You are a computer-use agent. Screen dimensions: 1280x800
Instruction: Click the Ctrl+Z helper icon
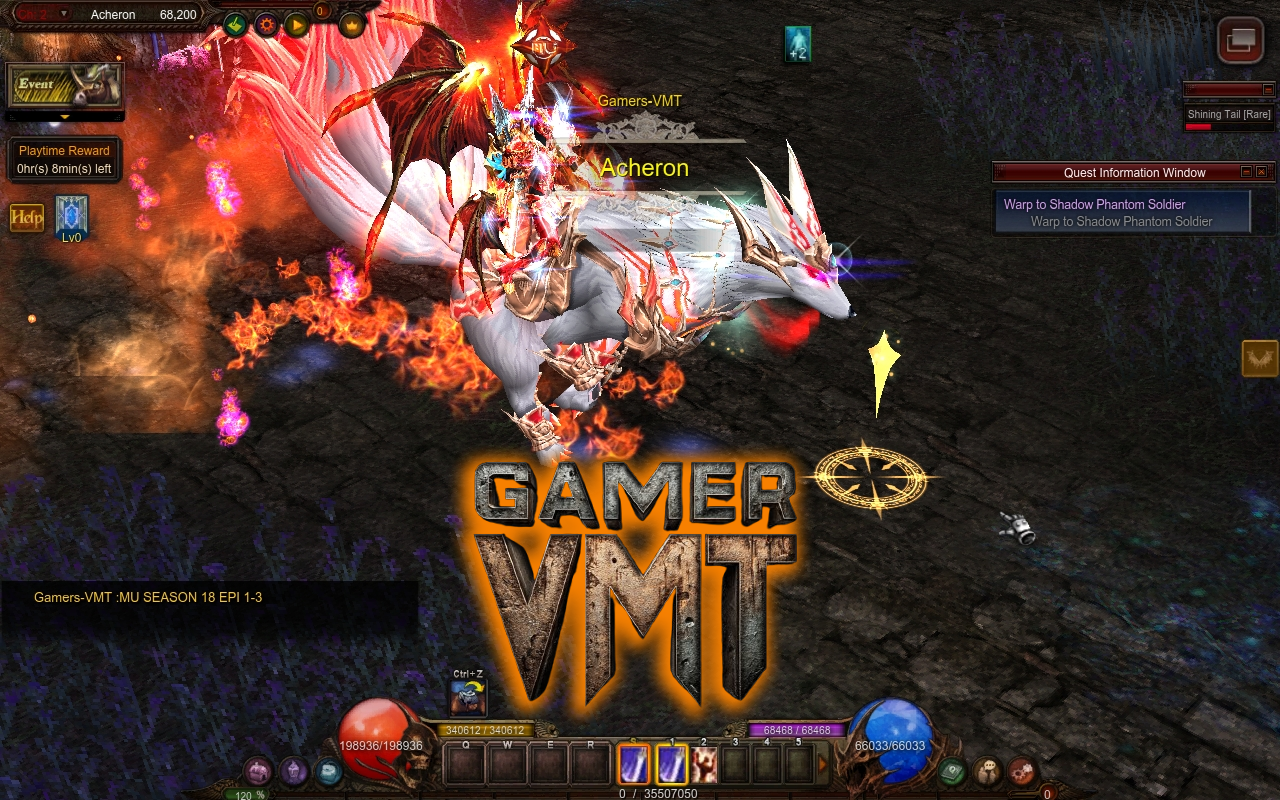pyautogui.click(x=468, y=697)
